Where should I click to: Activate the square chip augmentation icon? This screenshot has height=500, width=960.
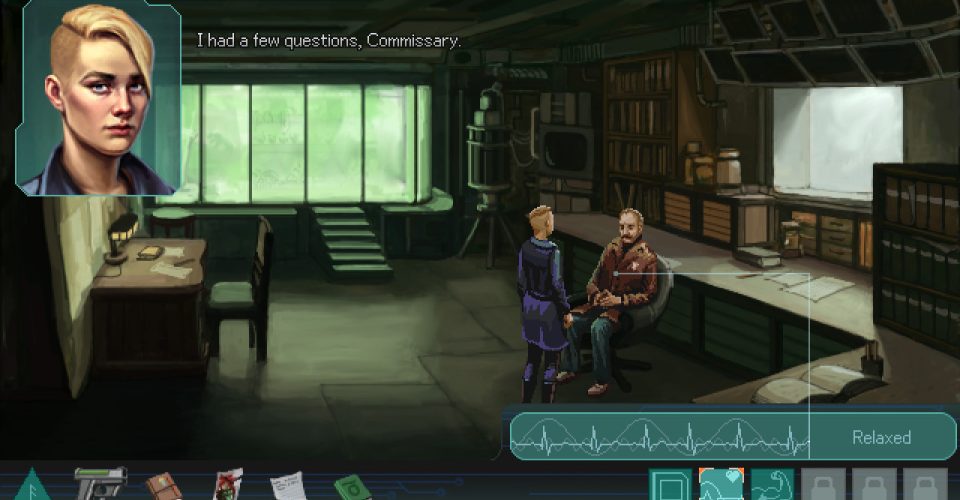pyautogui.click(x=669, y=485)
